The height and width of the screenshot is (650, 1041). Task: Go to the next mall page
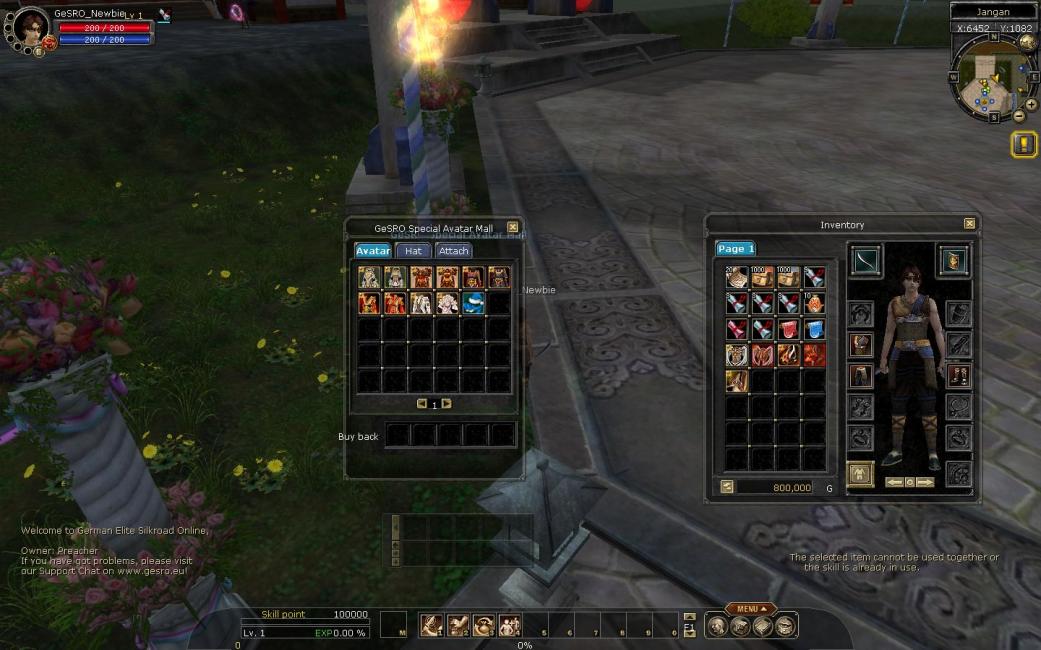[x=447, y=404]
